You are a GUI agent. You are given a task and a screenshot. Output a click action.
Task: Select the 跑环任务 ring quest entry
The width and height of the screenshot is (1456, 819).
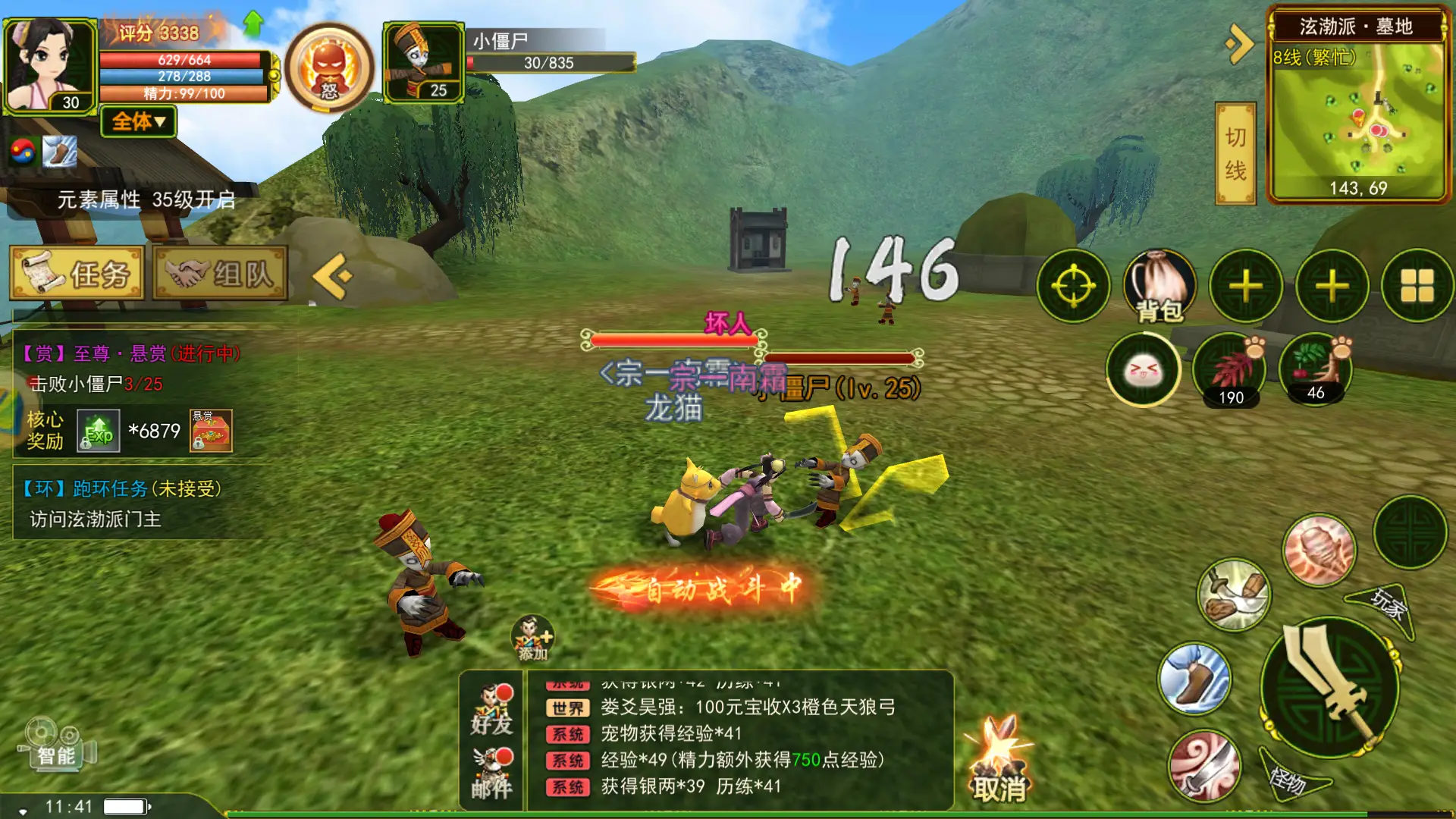[121, 489]
